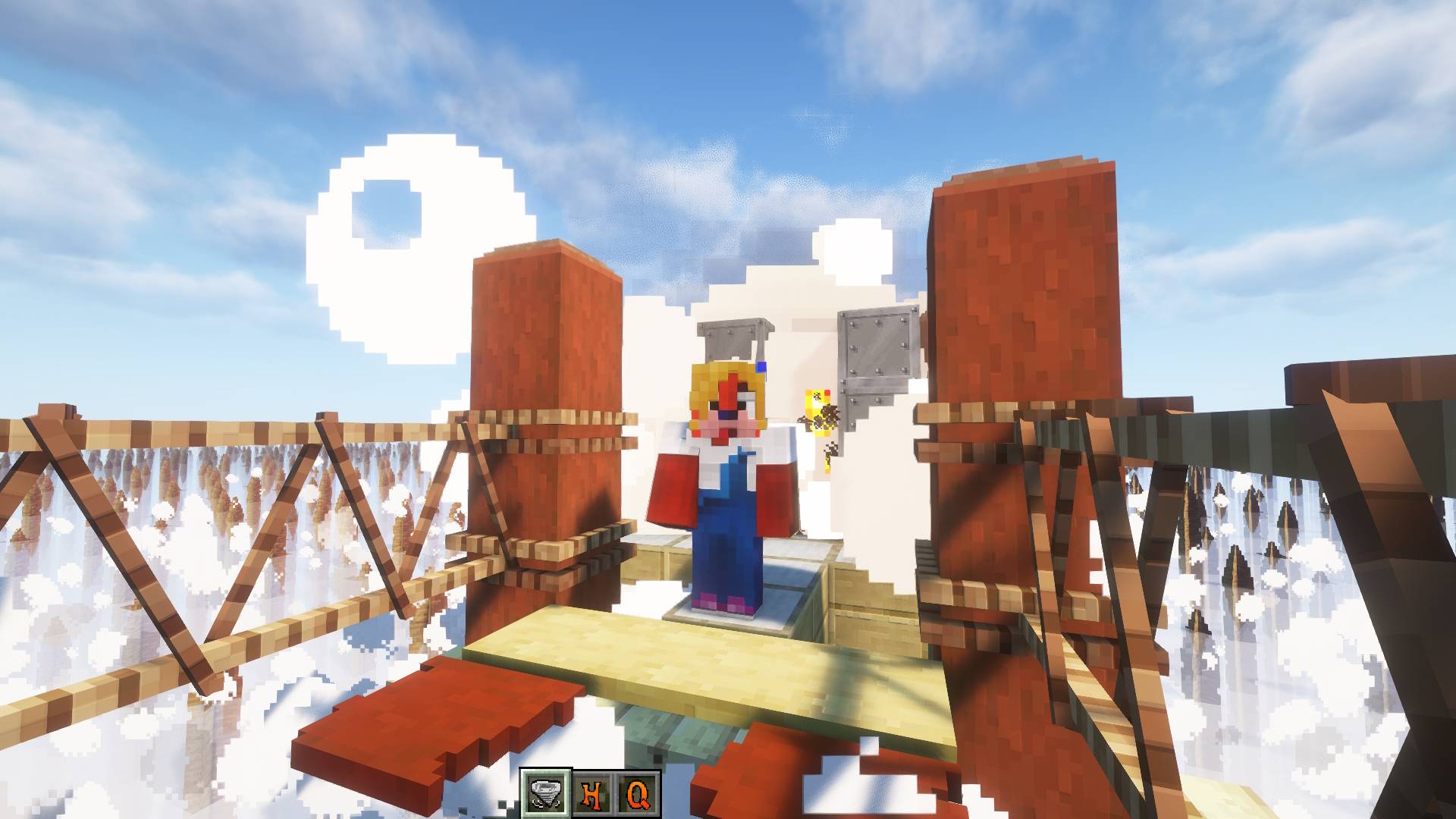Pick the orange Q hotbar slot

point(636,794)
